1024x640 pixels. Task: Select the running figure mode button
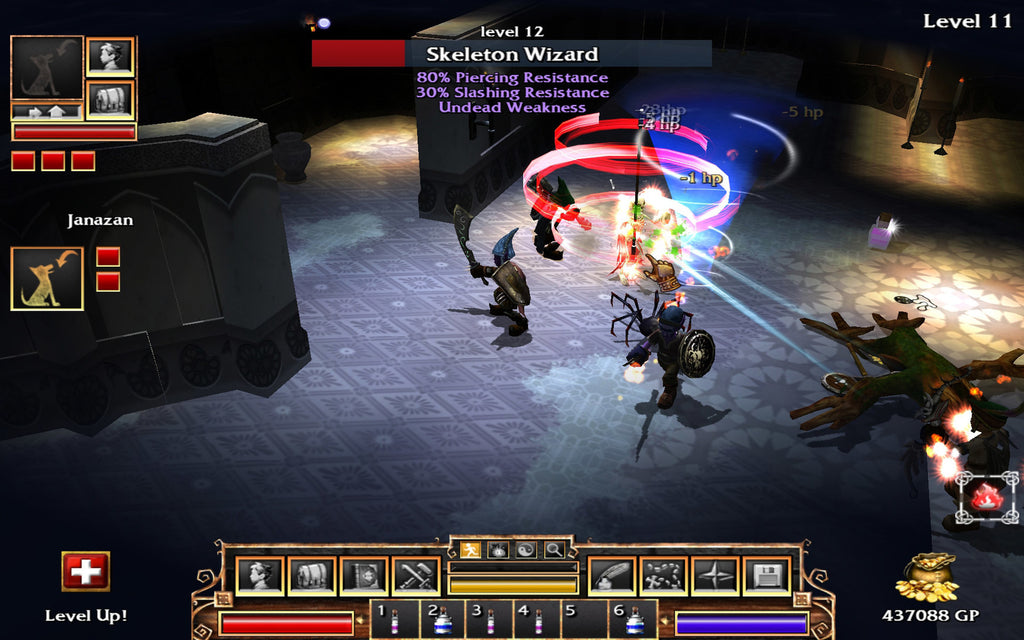(470, 549)
